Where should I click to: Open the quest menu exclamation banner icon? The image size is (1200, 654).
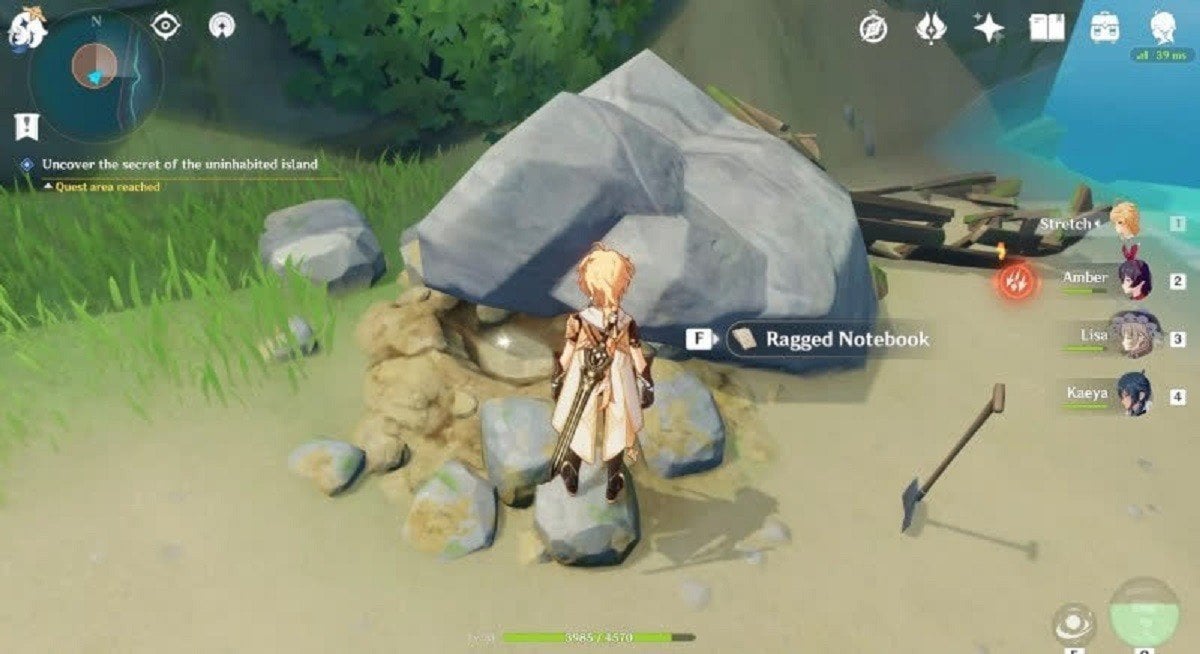click(x=25, y=127)
